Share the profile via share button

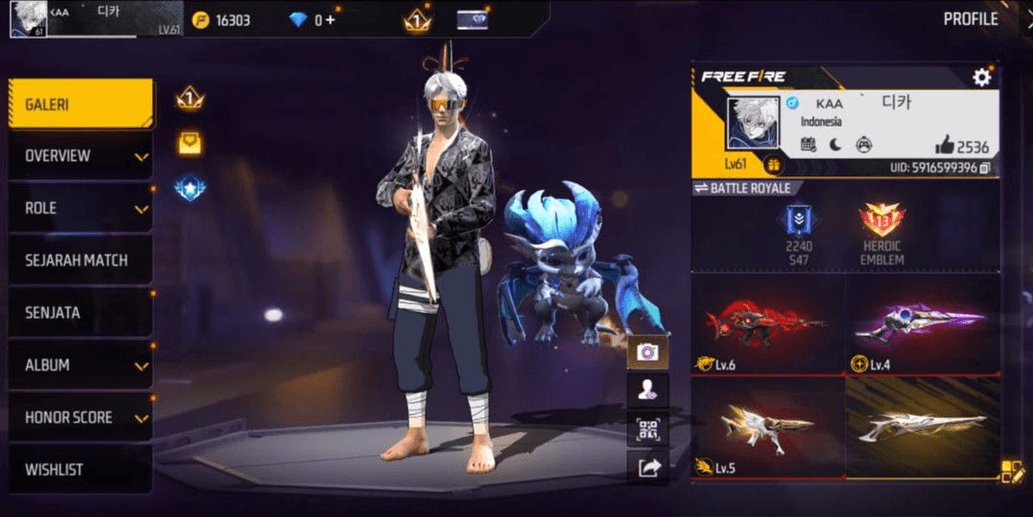[x=647, y=467]
